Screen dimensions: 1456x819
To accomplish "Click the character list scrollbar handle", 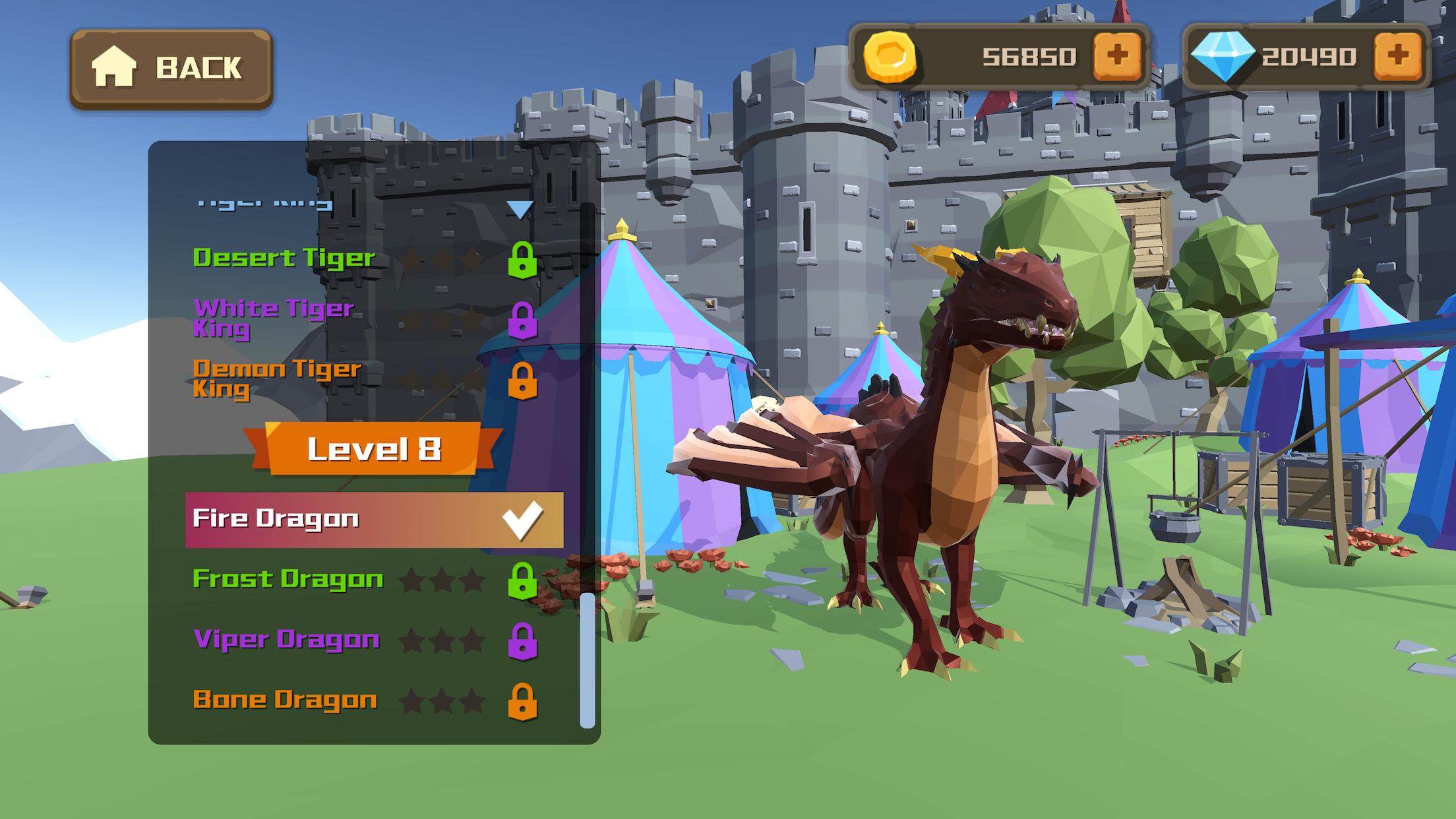I will coord(587,659).
